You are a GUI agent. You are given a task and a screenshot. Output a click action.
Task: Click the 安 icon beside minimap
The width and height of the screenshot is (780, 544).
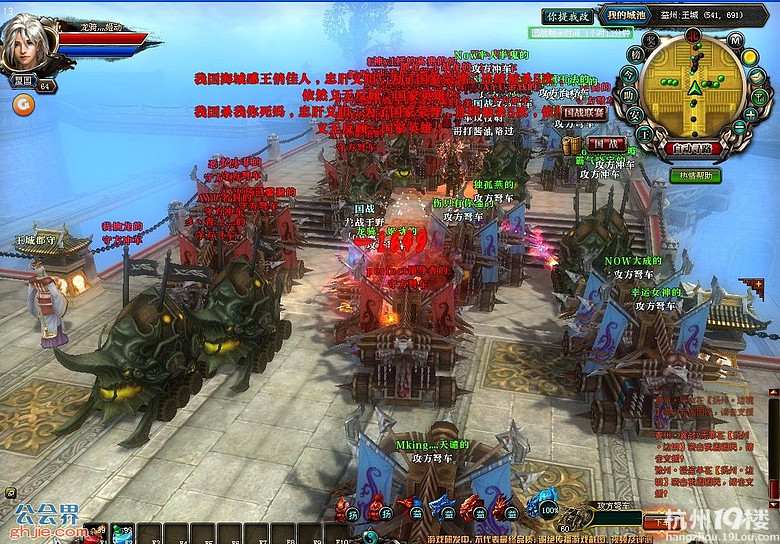[633, 114]
